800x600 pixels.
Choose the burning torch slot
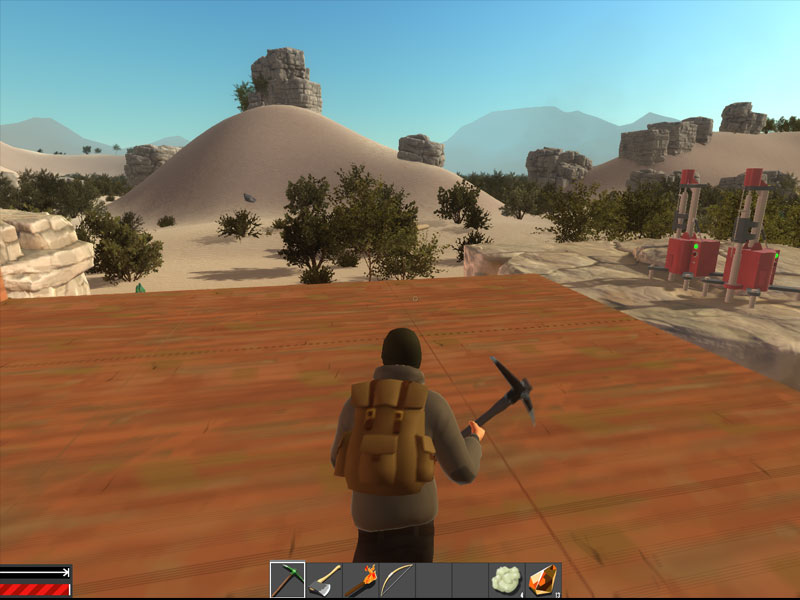[x=361, y=580]
